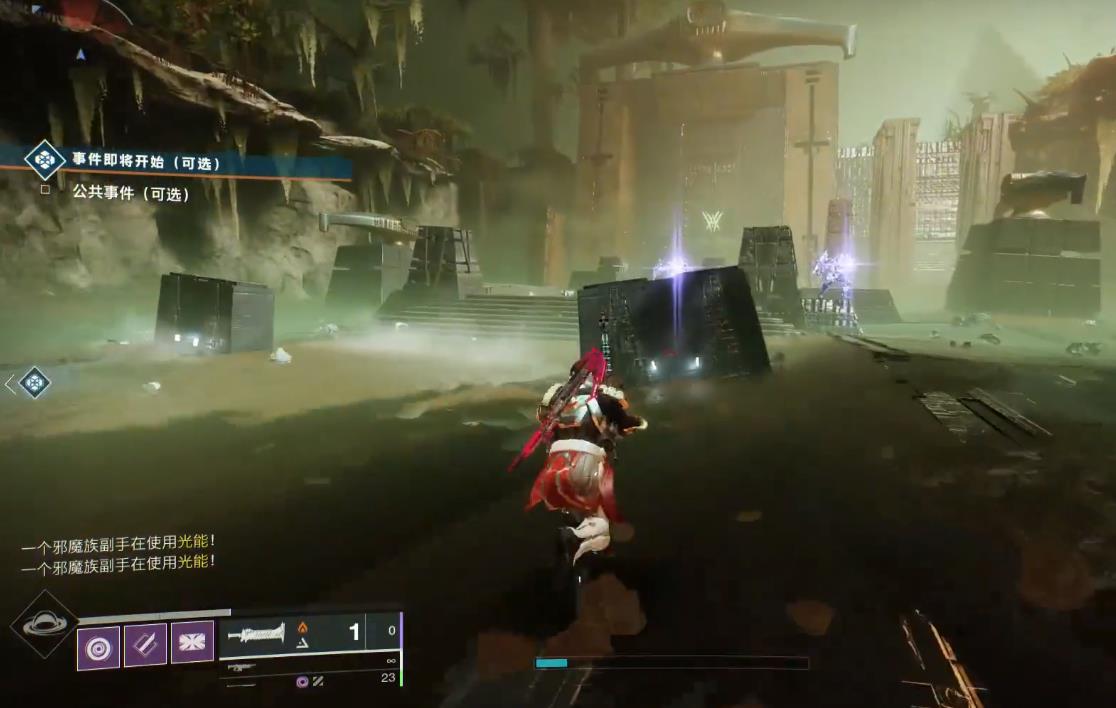Use the vortex grenade ability icon
1116x708 pixels.
[x=98, y=647]
